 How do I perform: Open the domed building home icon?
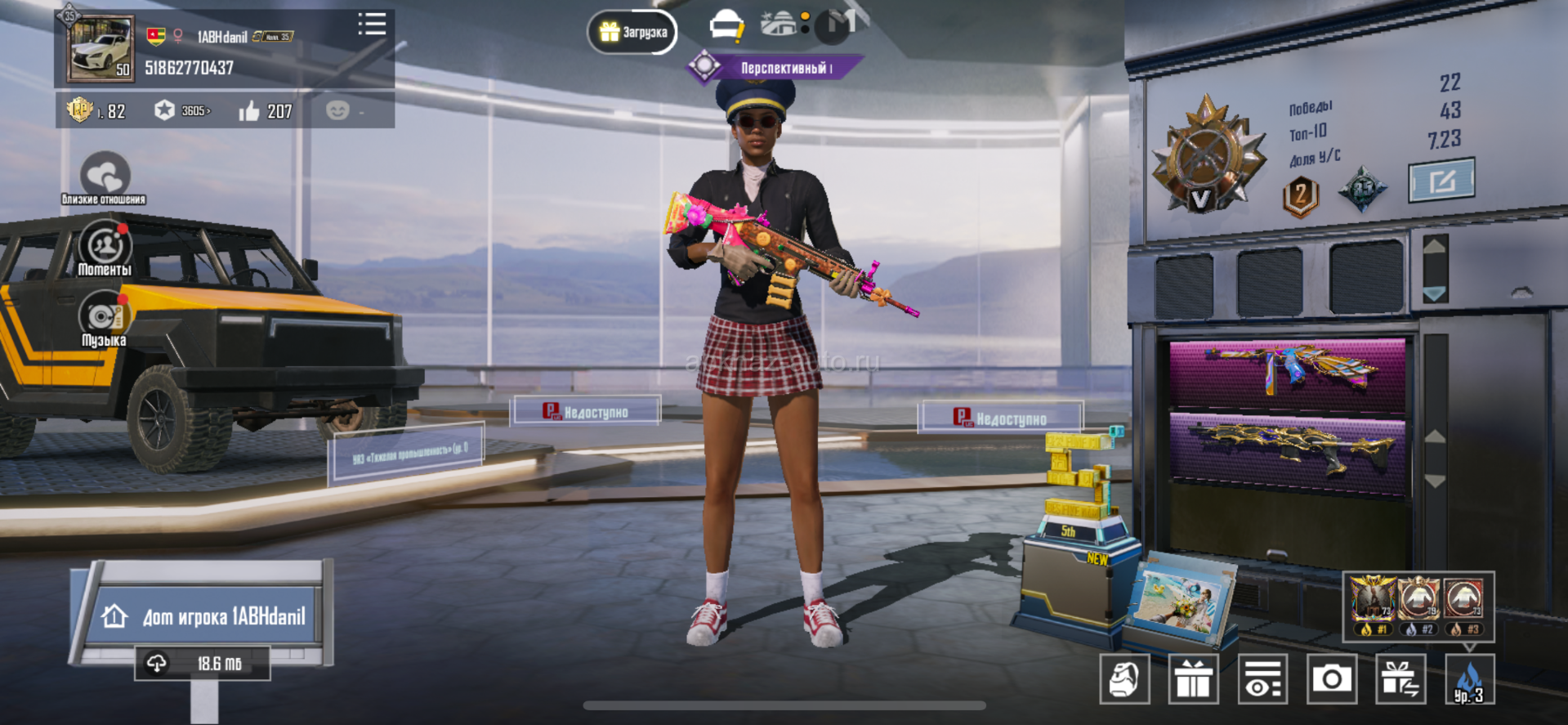[779, 25]
